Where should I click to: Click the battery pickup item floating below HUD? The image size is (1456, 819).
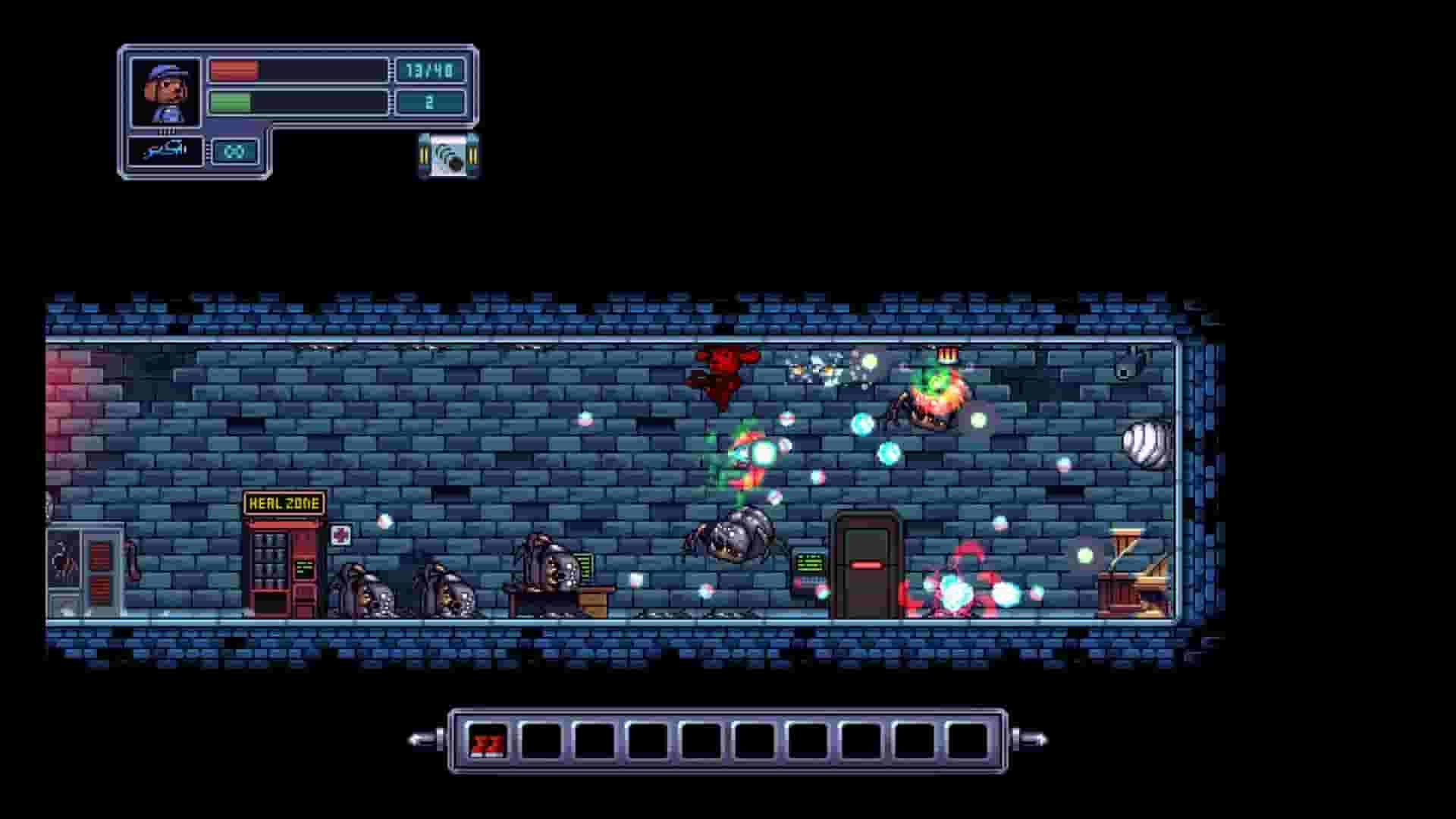[x=447, y=155]
